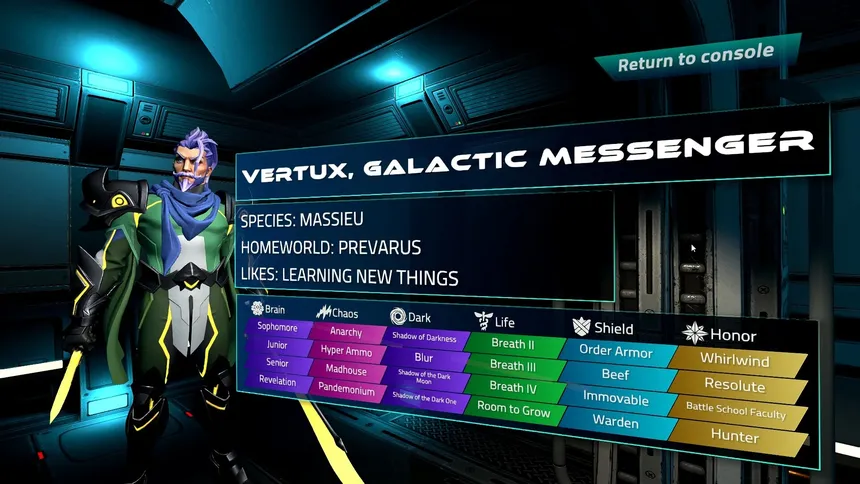Select the Breath II life skill
The height and width of the screenshot is (484, 860).
(x=512, y=343)
